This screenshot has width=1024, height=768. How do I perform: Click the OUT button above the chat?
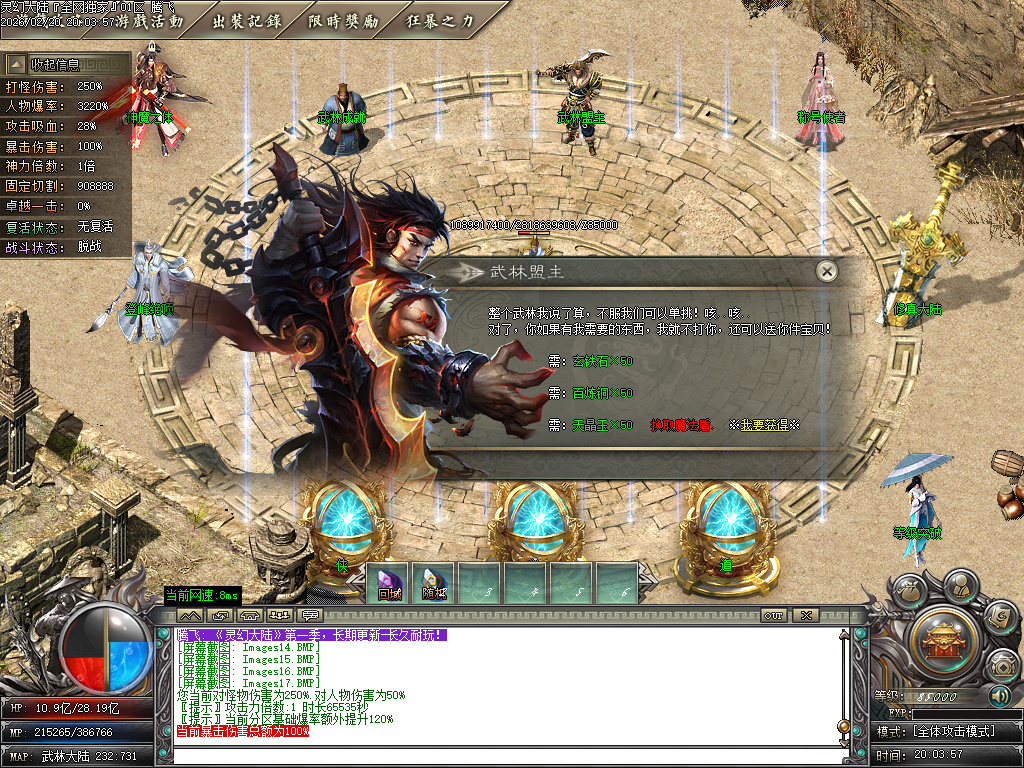coord(773,615)
